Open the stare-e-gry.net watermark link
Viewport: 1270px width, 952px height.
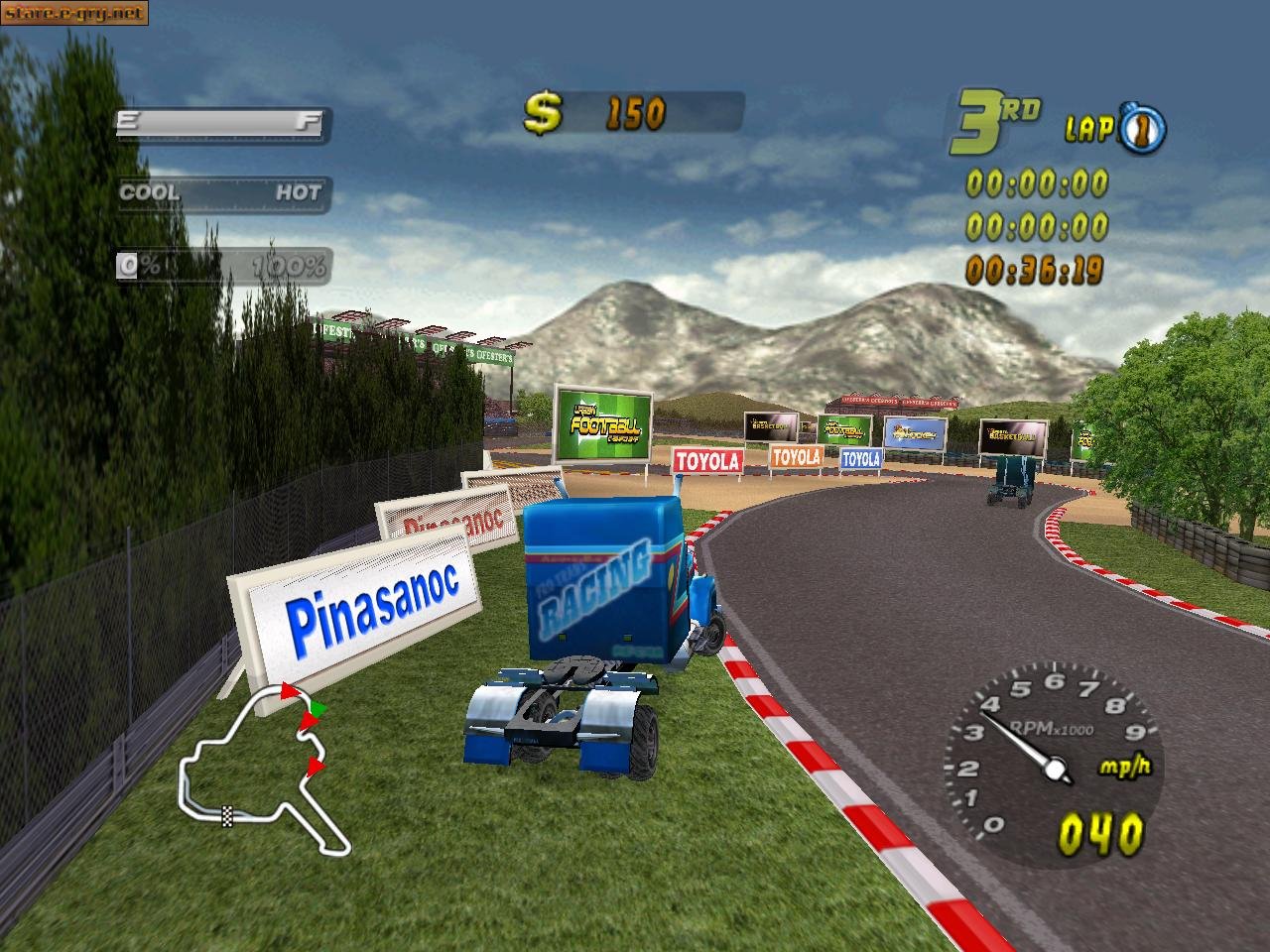click(x=73, y=14)
